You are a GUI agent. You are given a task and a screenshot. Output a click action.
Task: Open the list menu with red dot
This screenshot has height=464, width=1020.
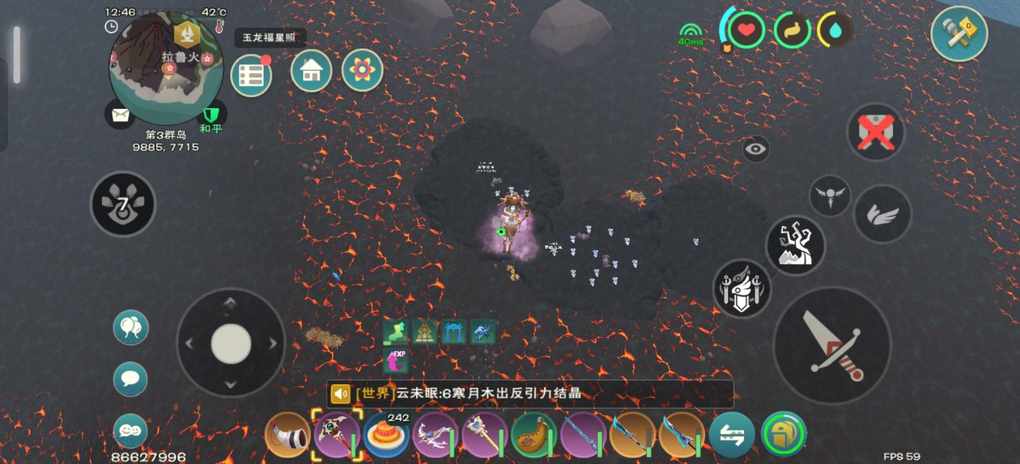(251, 75)
